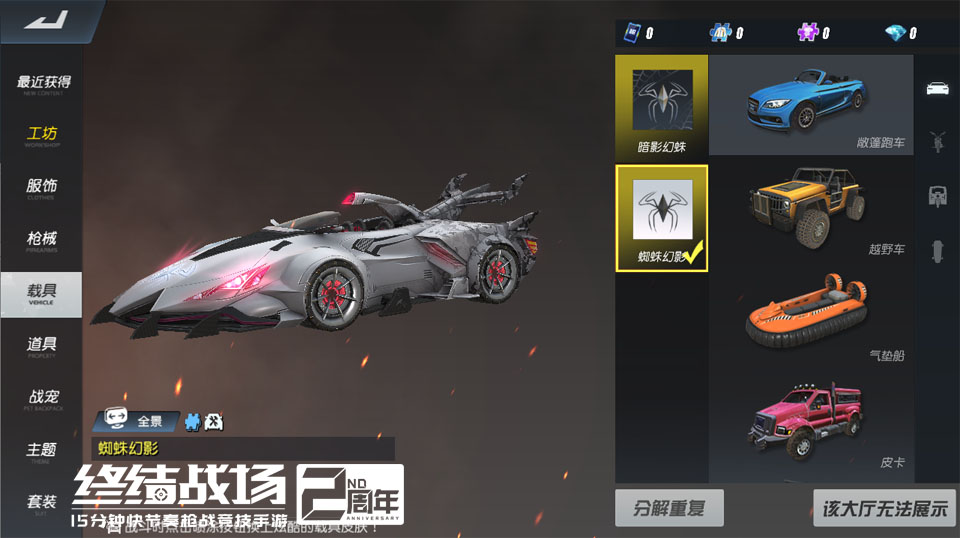960x538 pixels.
Task: Click the 分解重复 decompose duplicates button
Action: click(669, 508)
